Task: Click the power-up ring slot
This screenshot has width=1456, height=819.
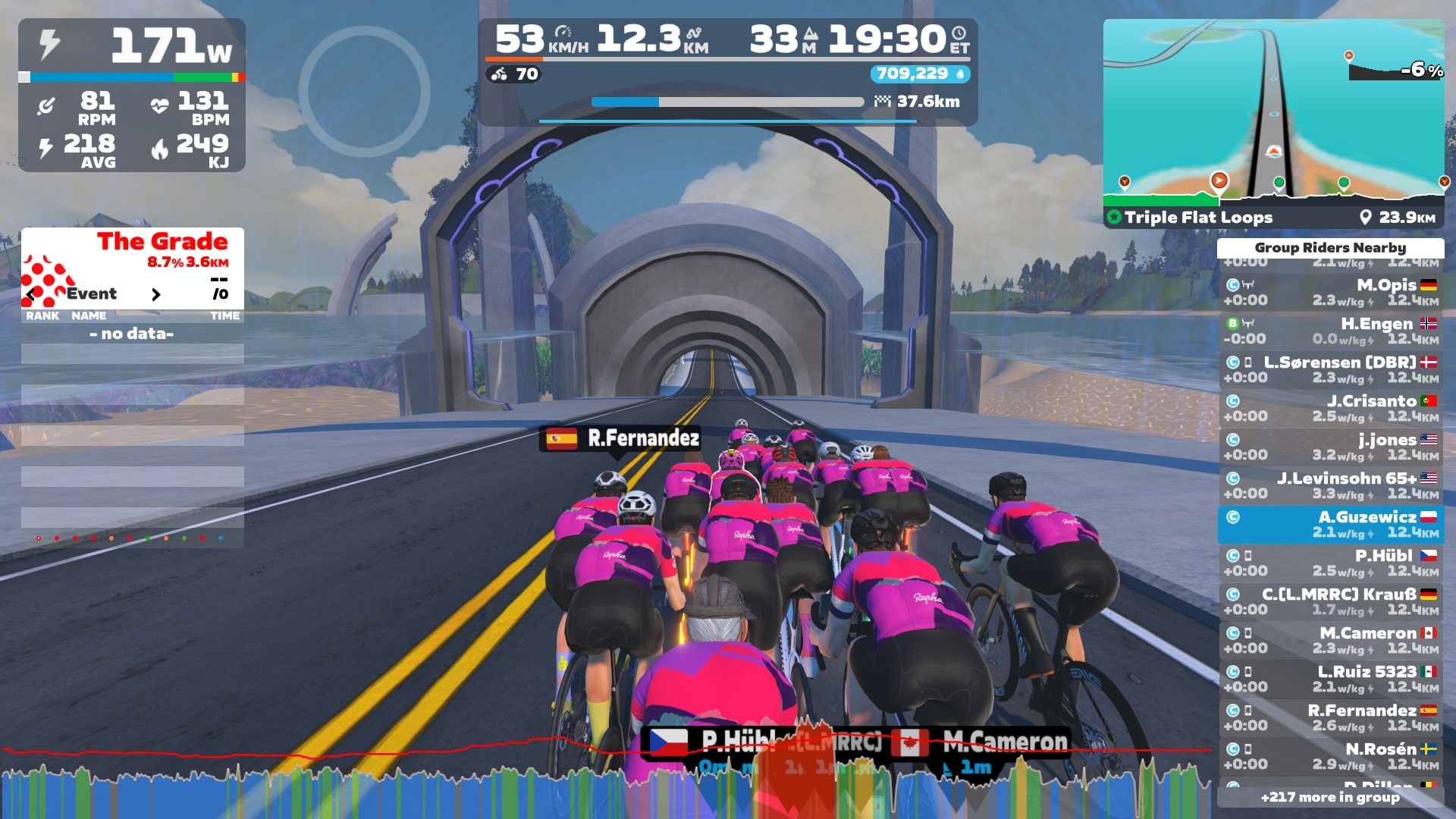Action: click(x=364, y=91)
